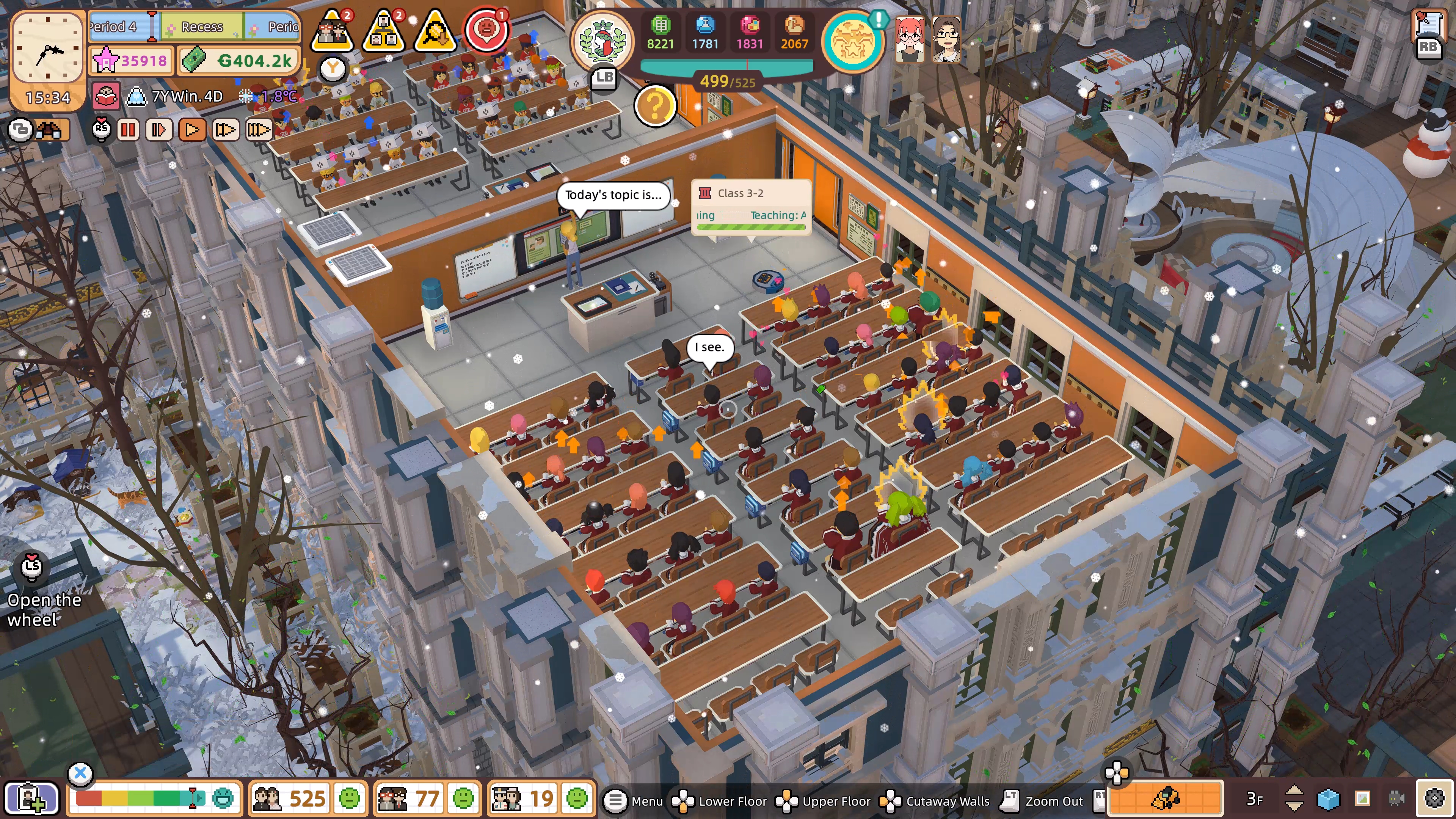This screenshot has height=819, width=1456.
Task: Select the brown-haired advisor with glasses
Action: coord(946,39)
